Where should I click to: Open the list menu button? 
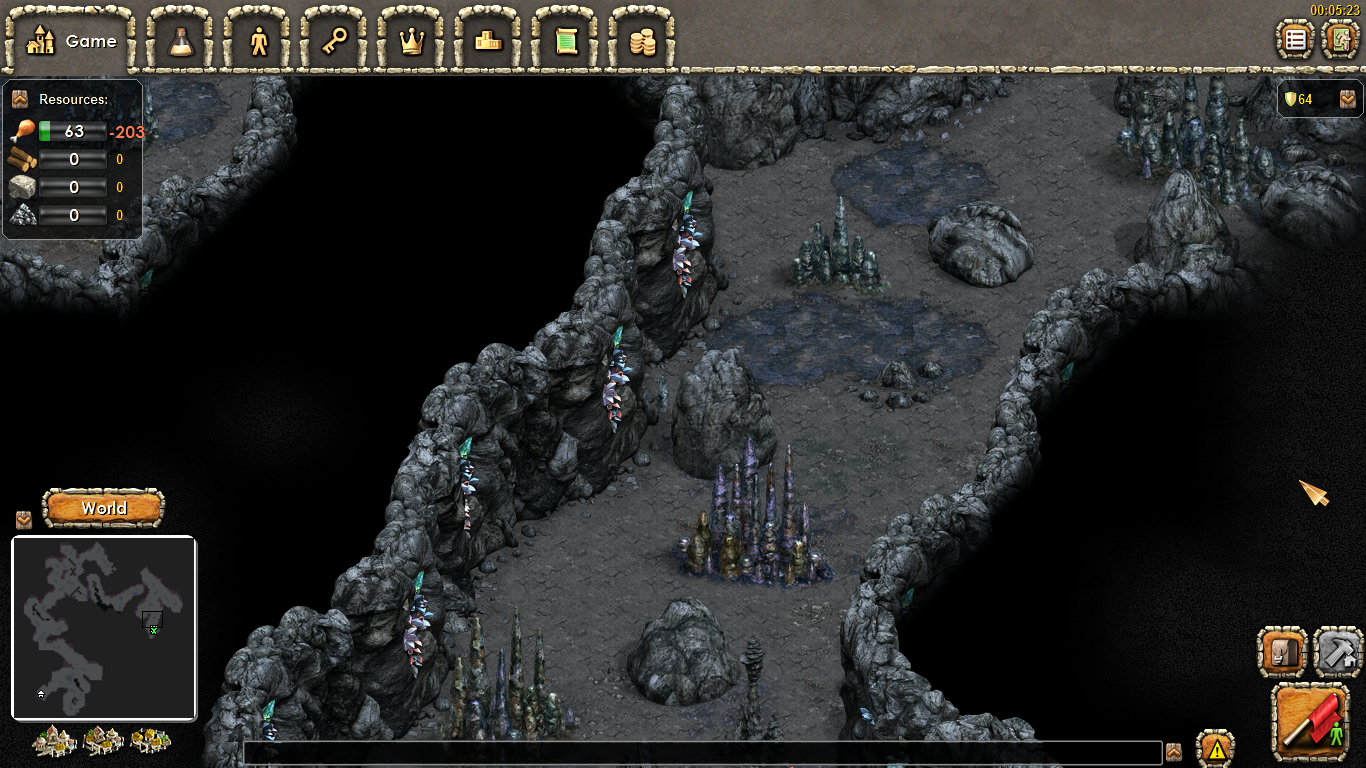tap(1296, 40)
